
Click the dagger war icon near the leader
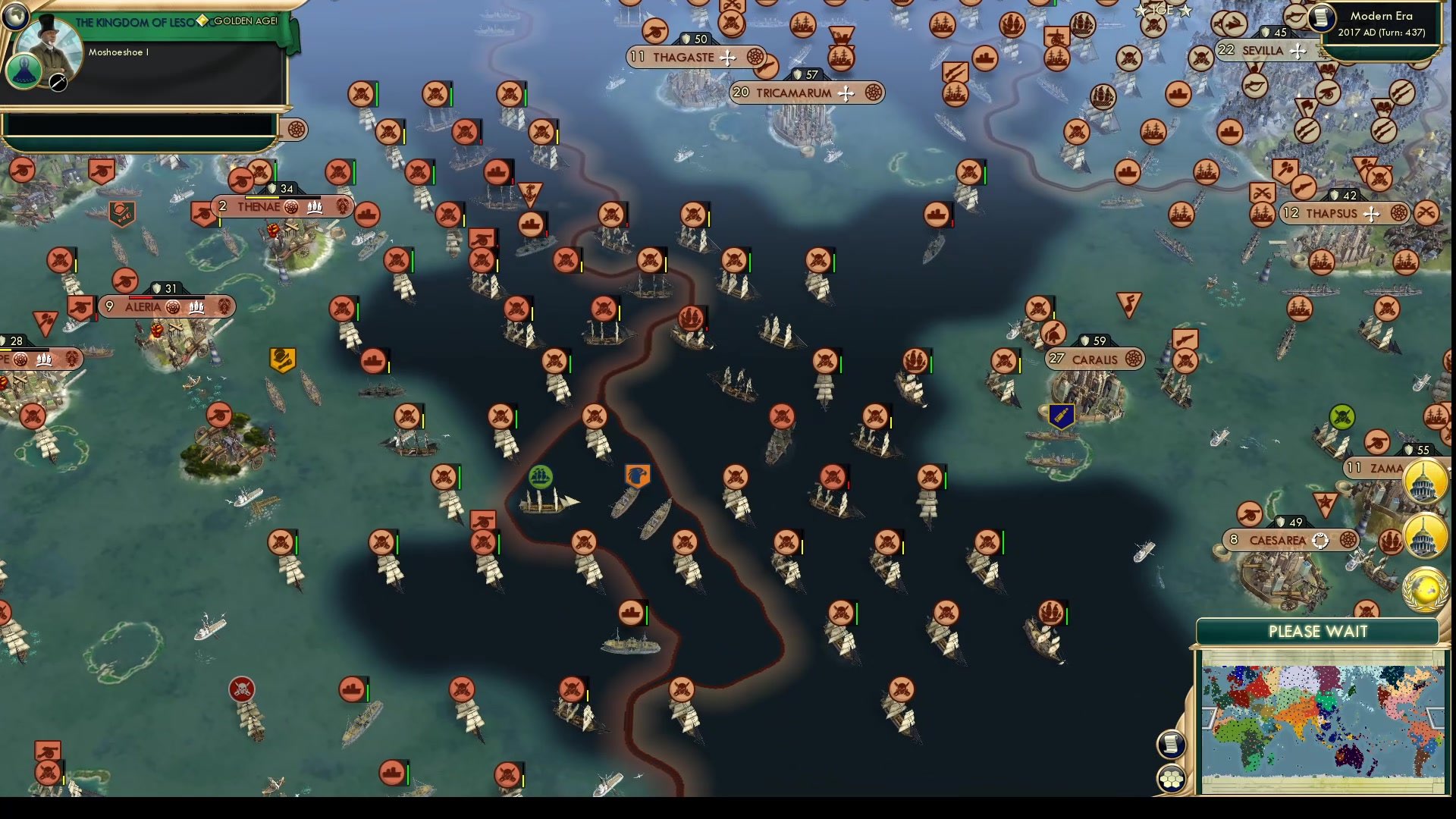click(57, 85)
